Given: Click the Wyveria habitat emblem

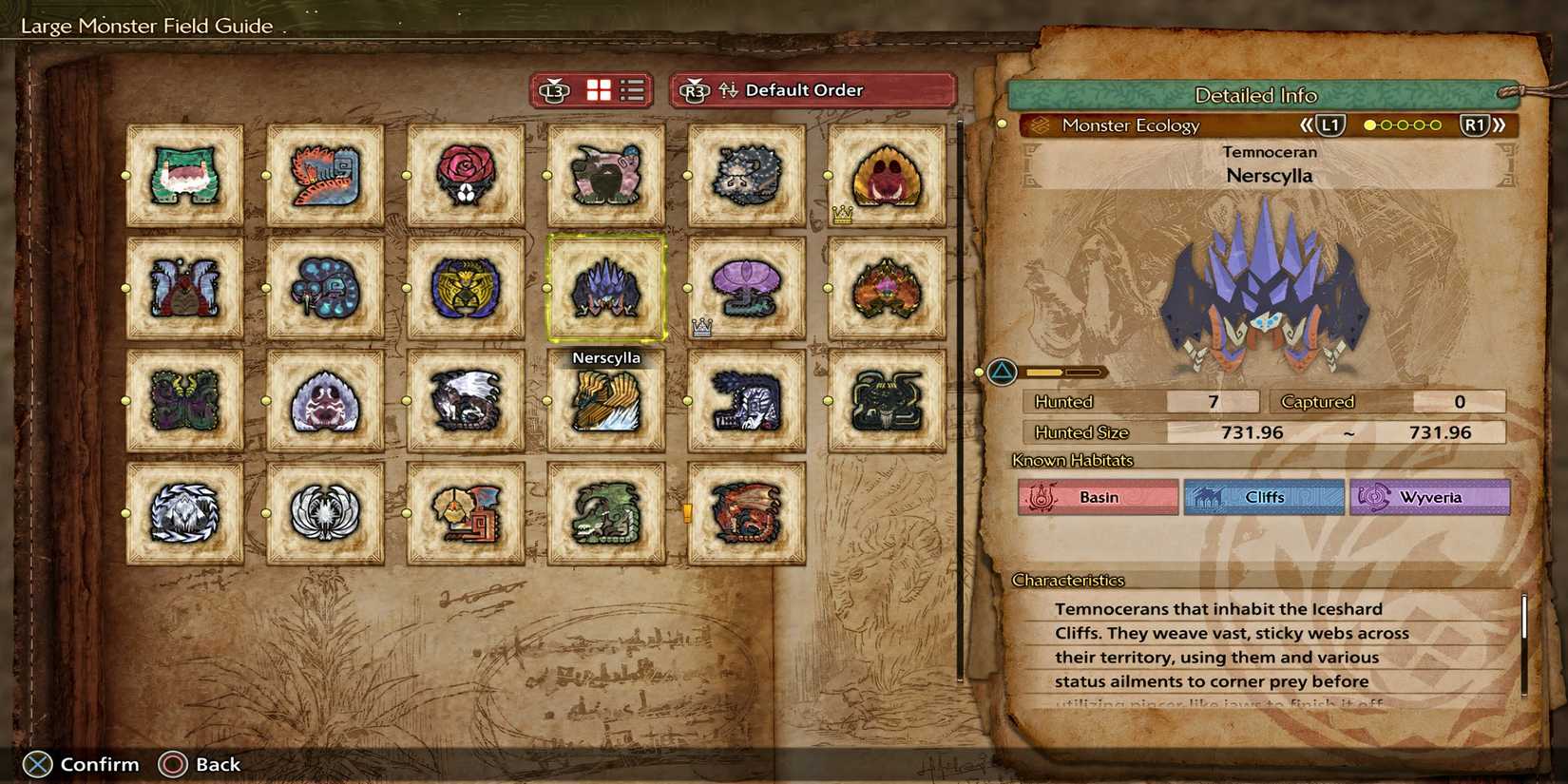Looking at the screenshot, I should [1430, 497].
